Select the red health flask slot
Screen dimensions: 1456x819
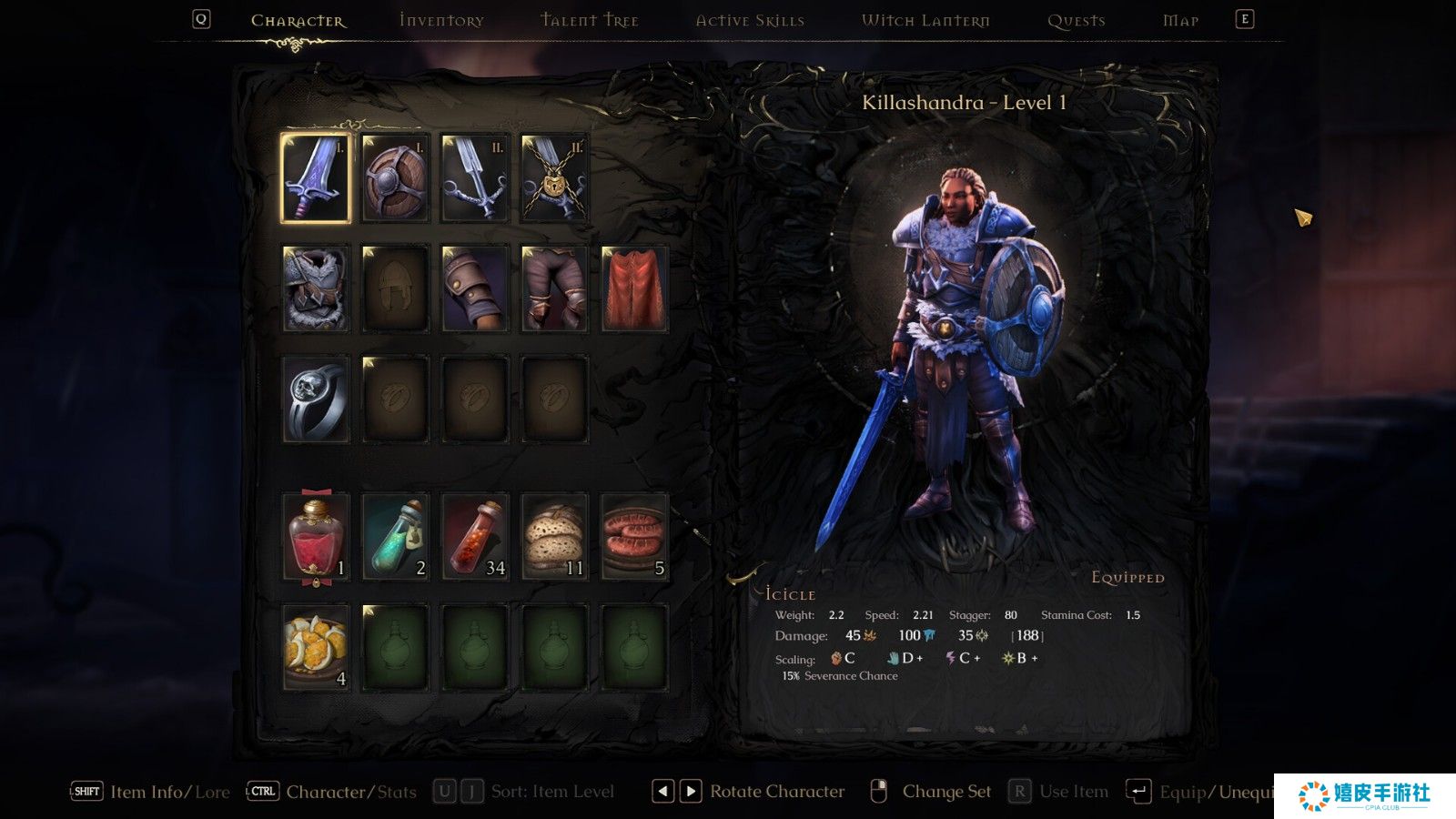pyautogui.click(x=316, y=537)
